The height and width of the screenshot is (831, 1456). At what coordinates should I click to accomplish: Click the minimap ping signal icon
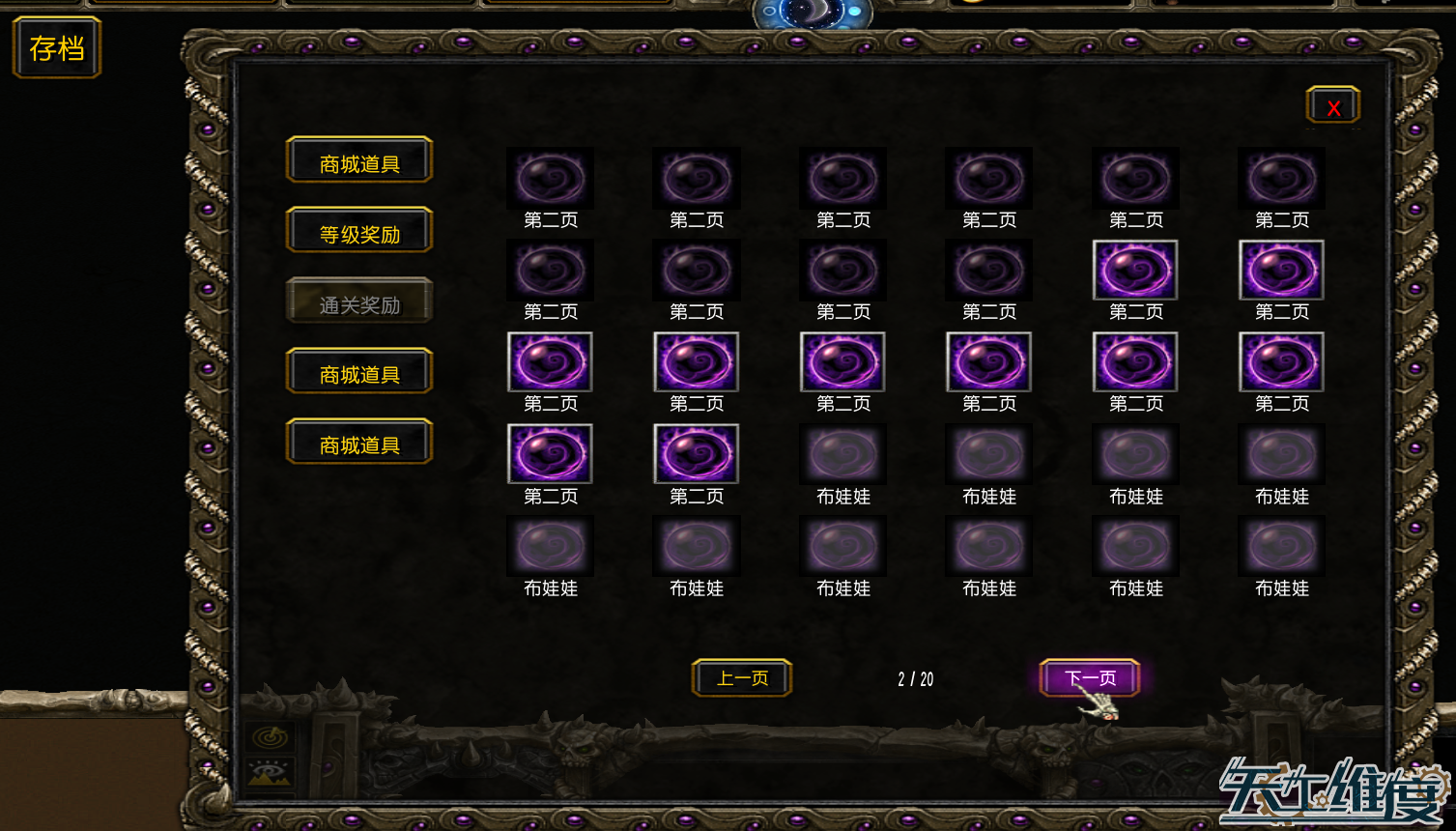[269, 736]
